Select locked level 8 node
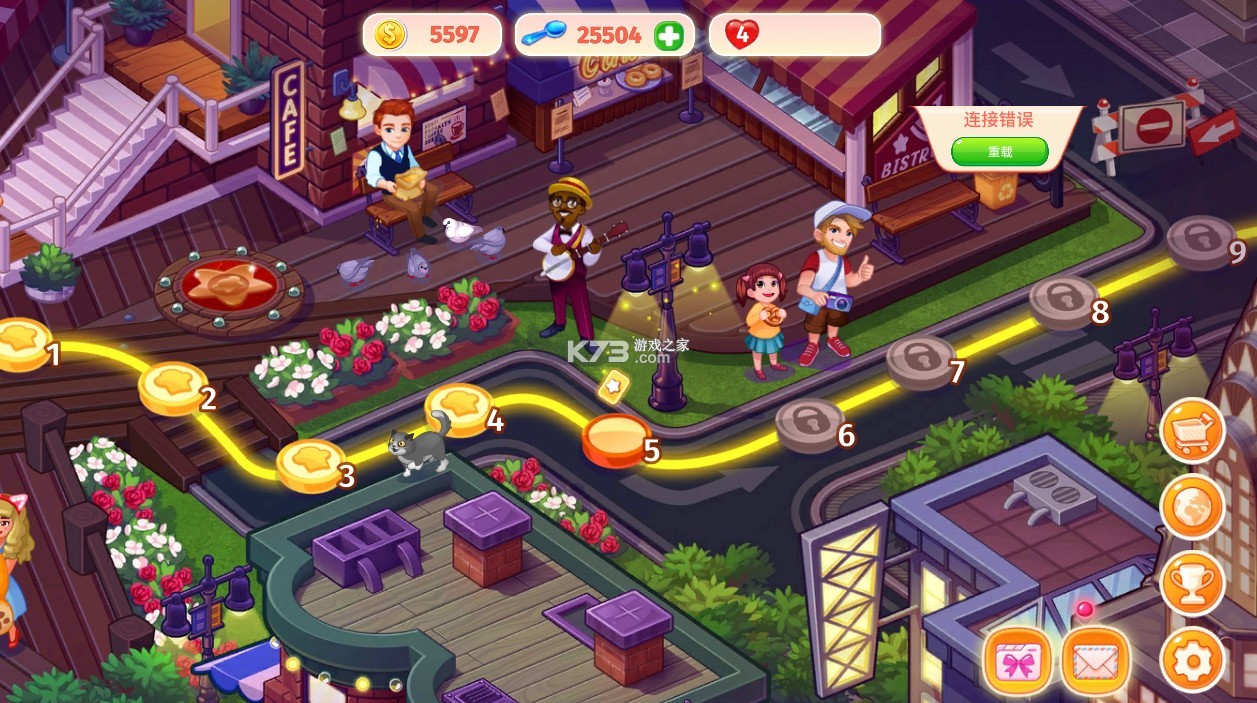1257x703 pixels. pos(1064,300)
